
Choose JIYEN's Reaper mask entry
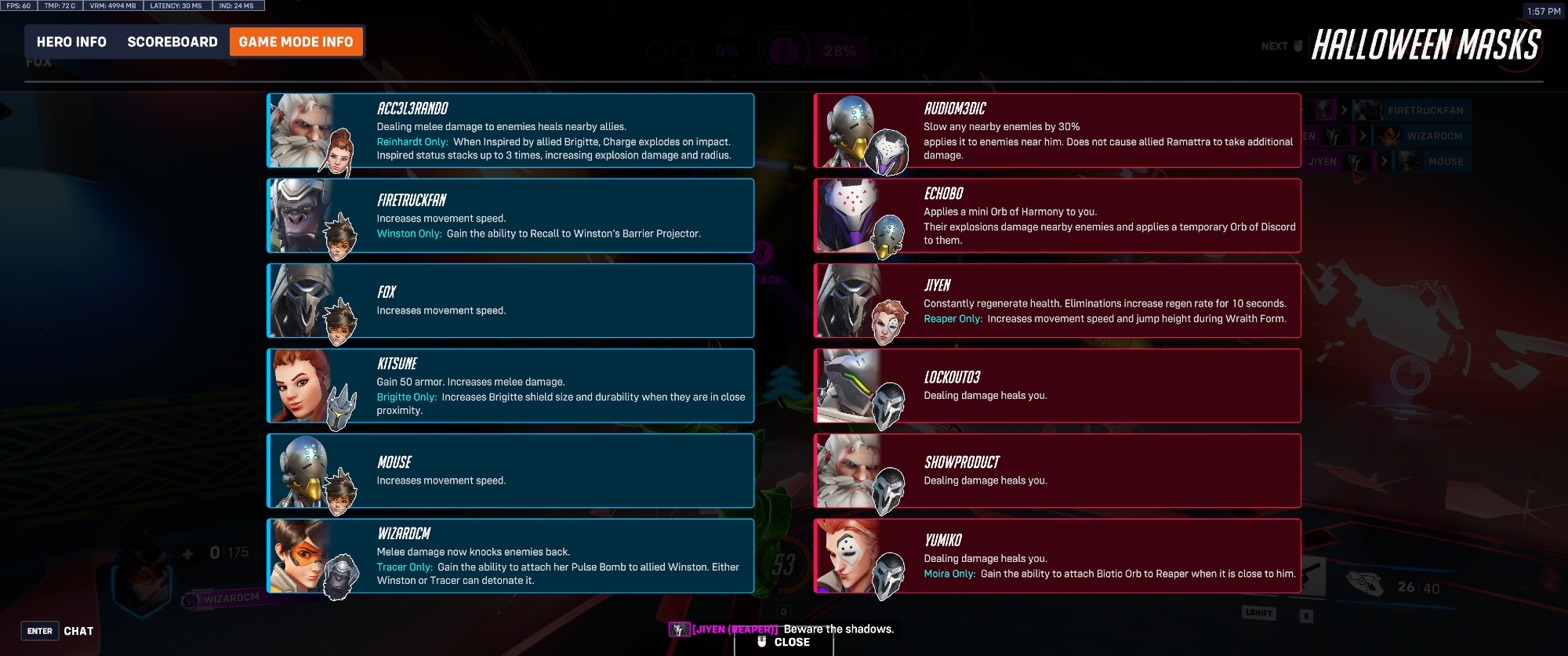click(1057, 301)
